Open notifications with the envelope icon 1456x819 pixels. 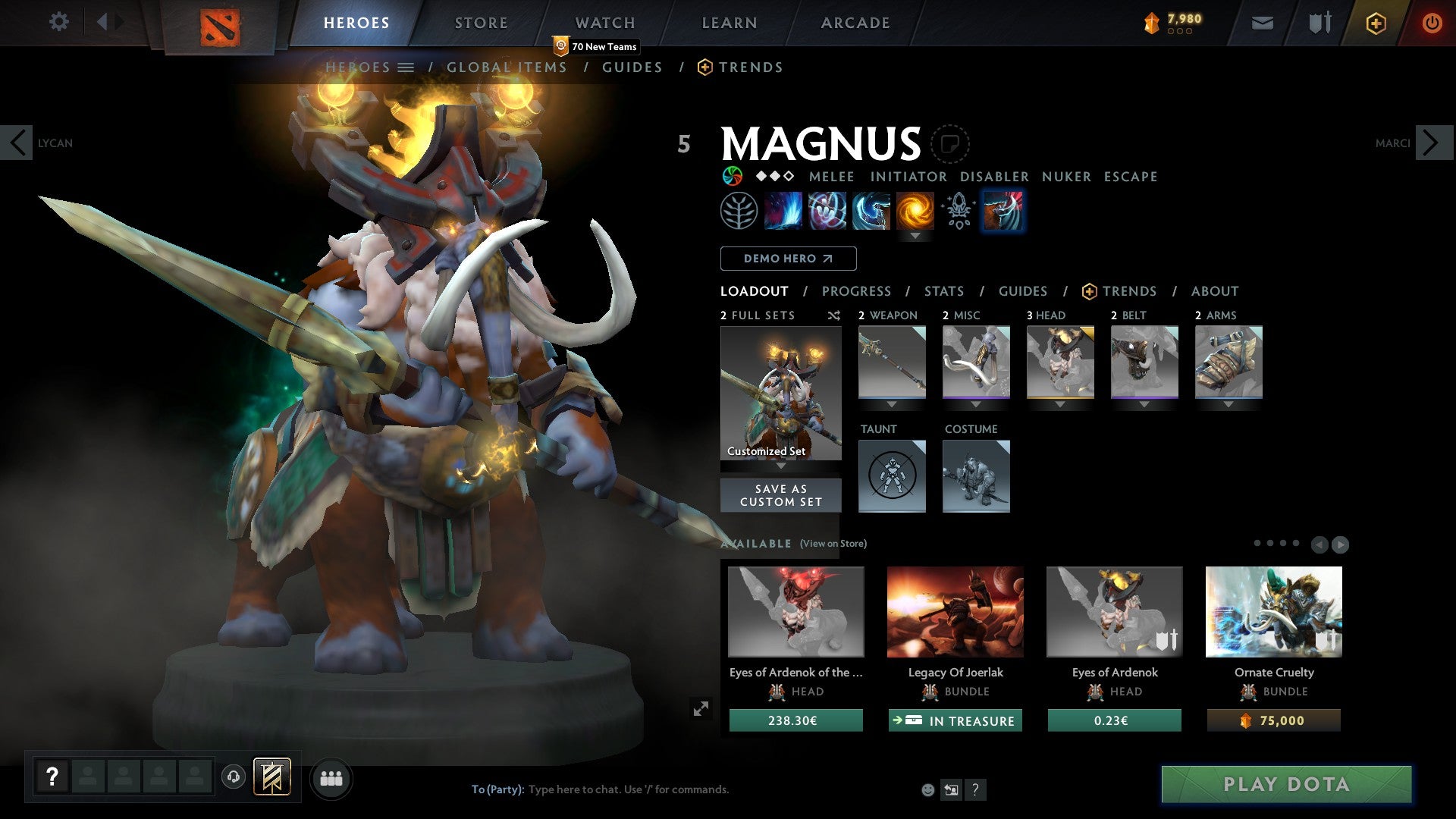[x=1263, y=22]
